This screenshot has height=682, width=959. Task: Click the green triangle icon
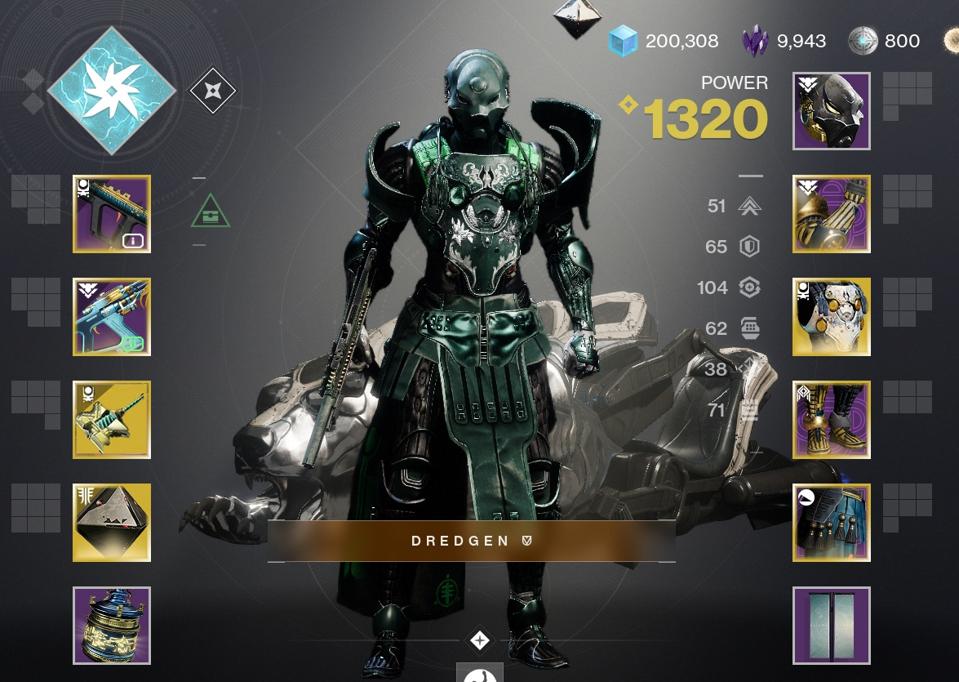pyautogui.click(x=211, y=211)
